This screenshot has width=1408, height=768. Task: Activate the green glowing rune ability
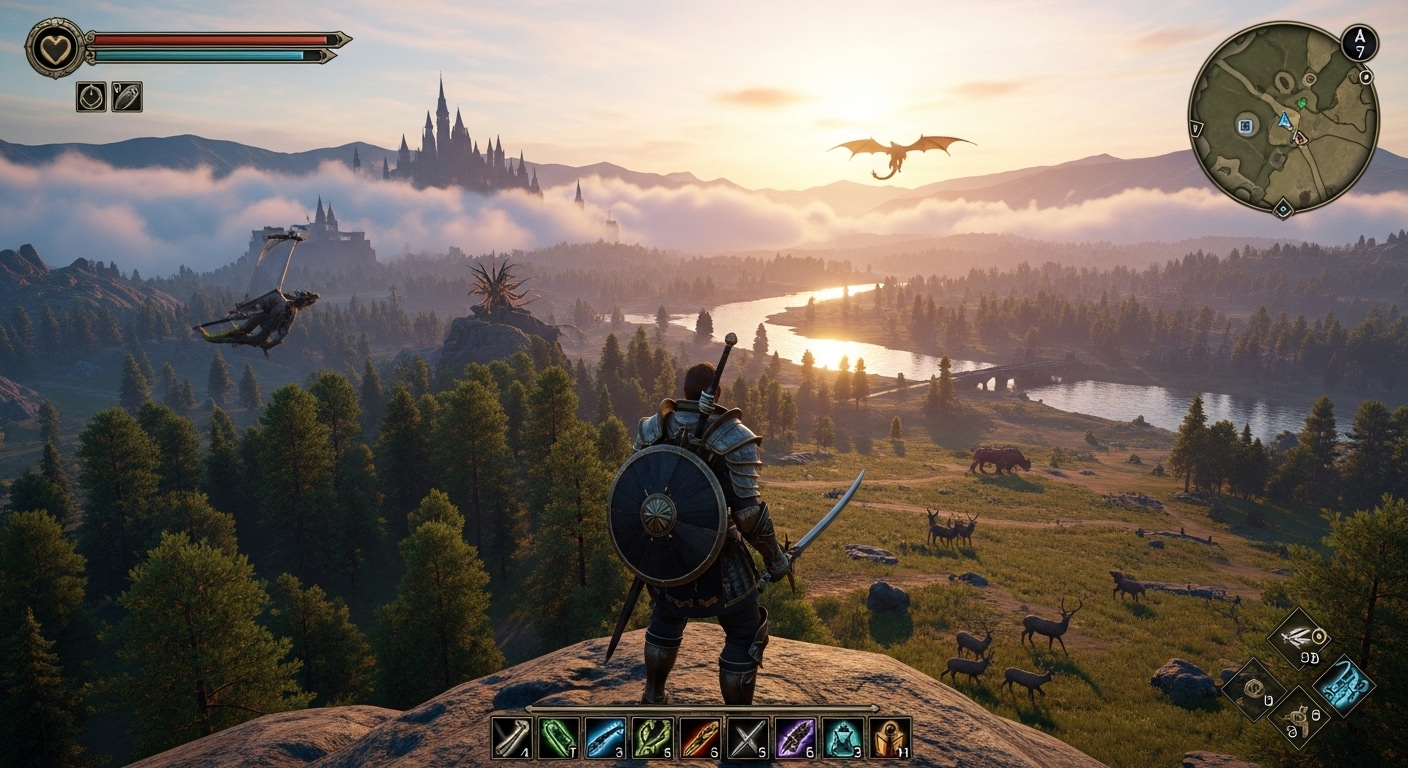[x=558, y=738]
